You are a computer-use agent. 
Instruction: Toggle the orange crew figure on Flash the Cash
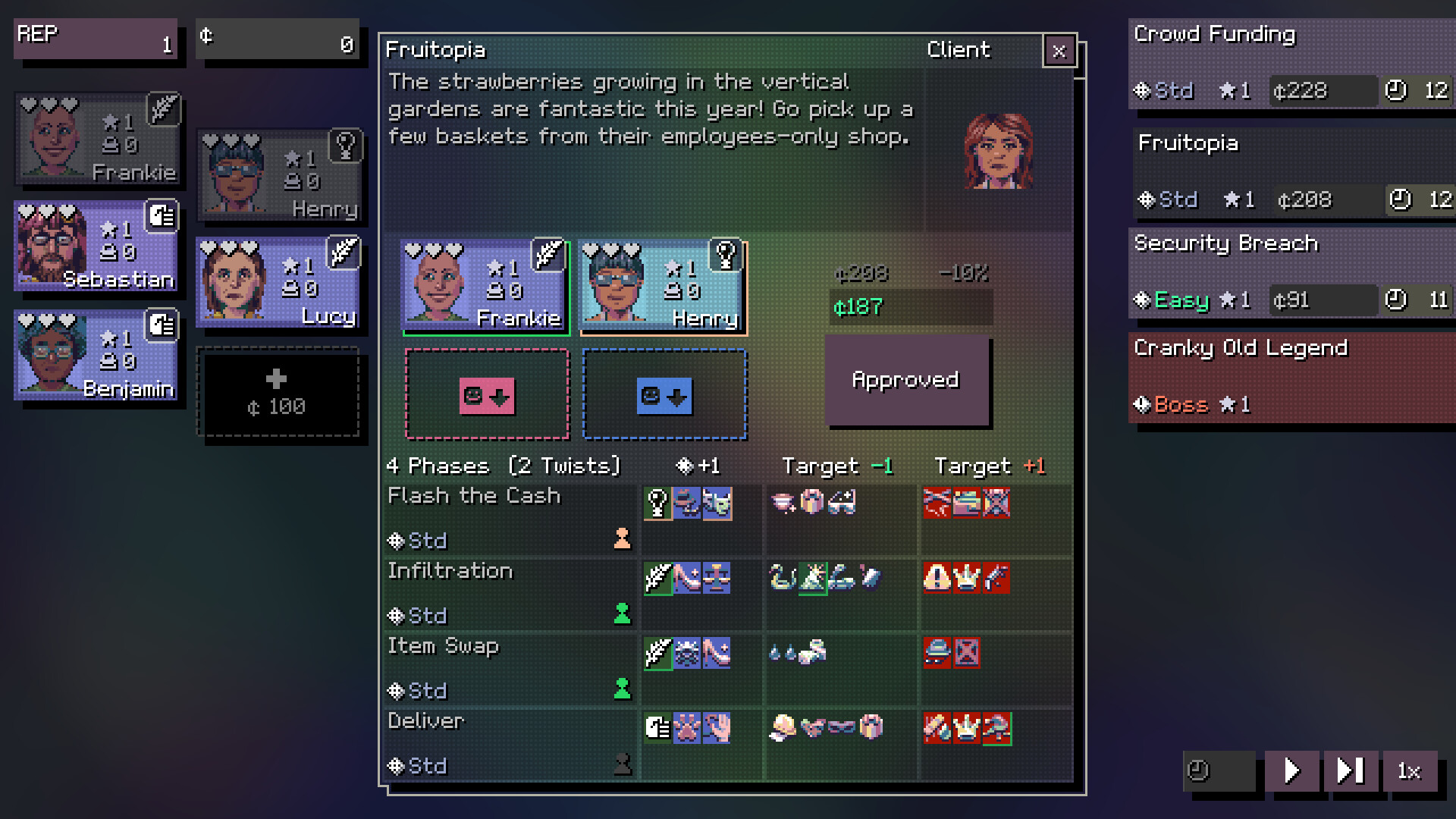[623, 540]
